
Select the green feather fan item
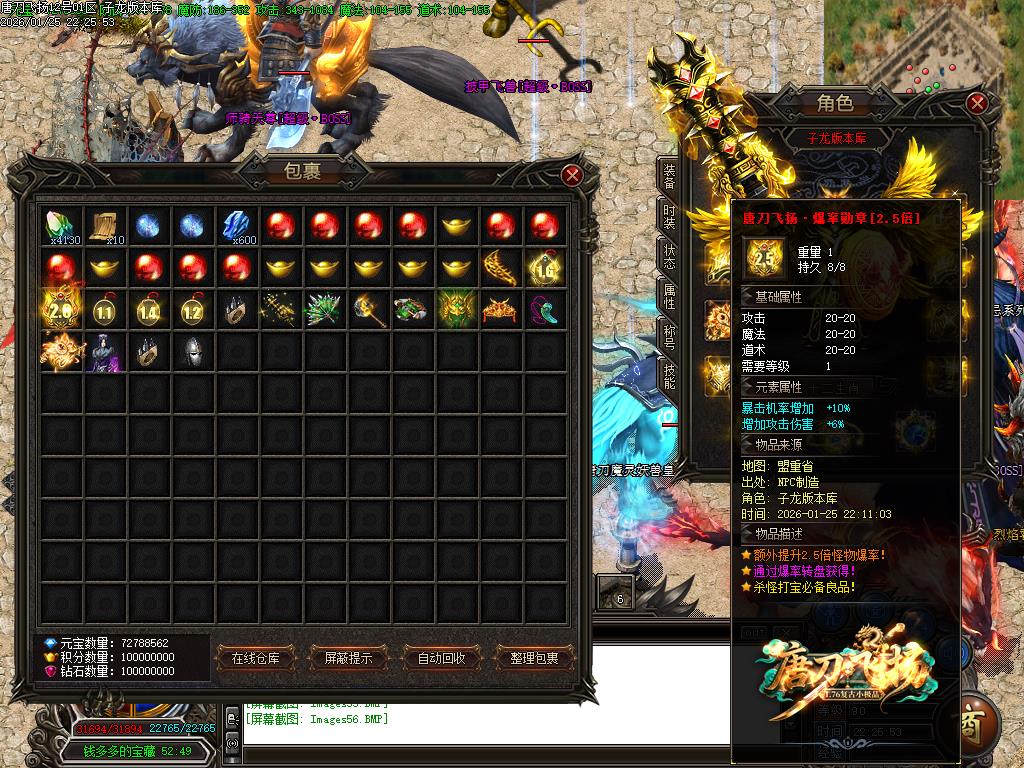click(325, 311)
